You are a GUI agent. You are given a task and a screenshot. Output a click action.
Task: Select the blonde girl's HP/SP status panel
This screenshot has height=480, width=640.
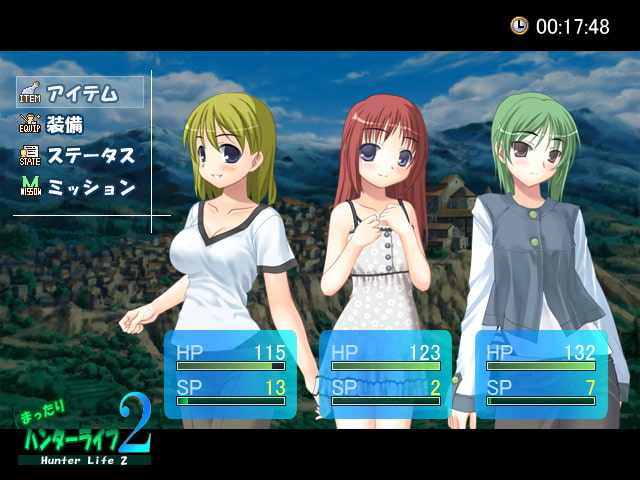point(230,374)
